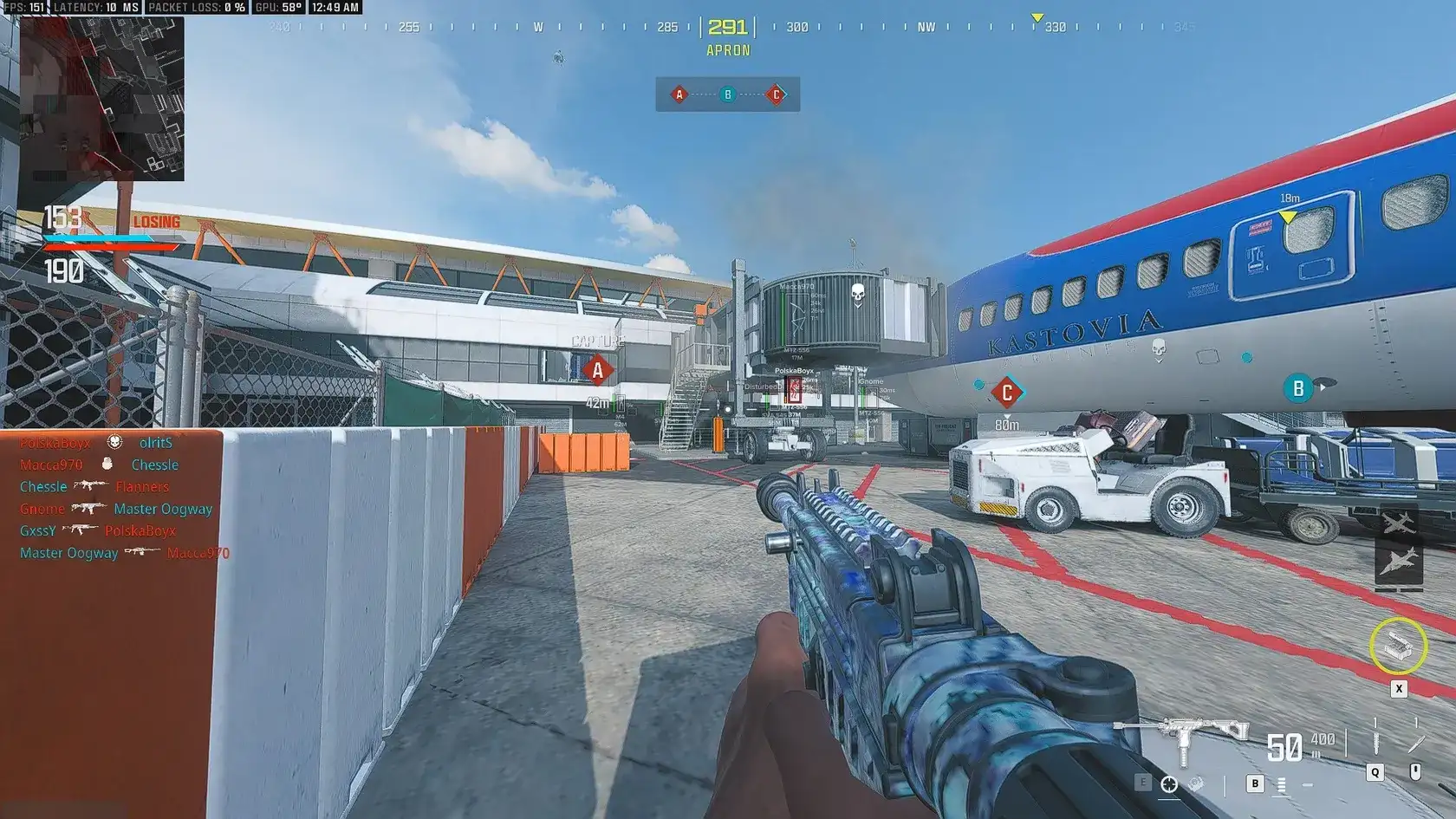Viewport: 1456px width, 819px height.
Task: Select the teal B objective waypoint by the plane
Action: [1297, 388]
